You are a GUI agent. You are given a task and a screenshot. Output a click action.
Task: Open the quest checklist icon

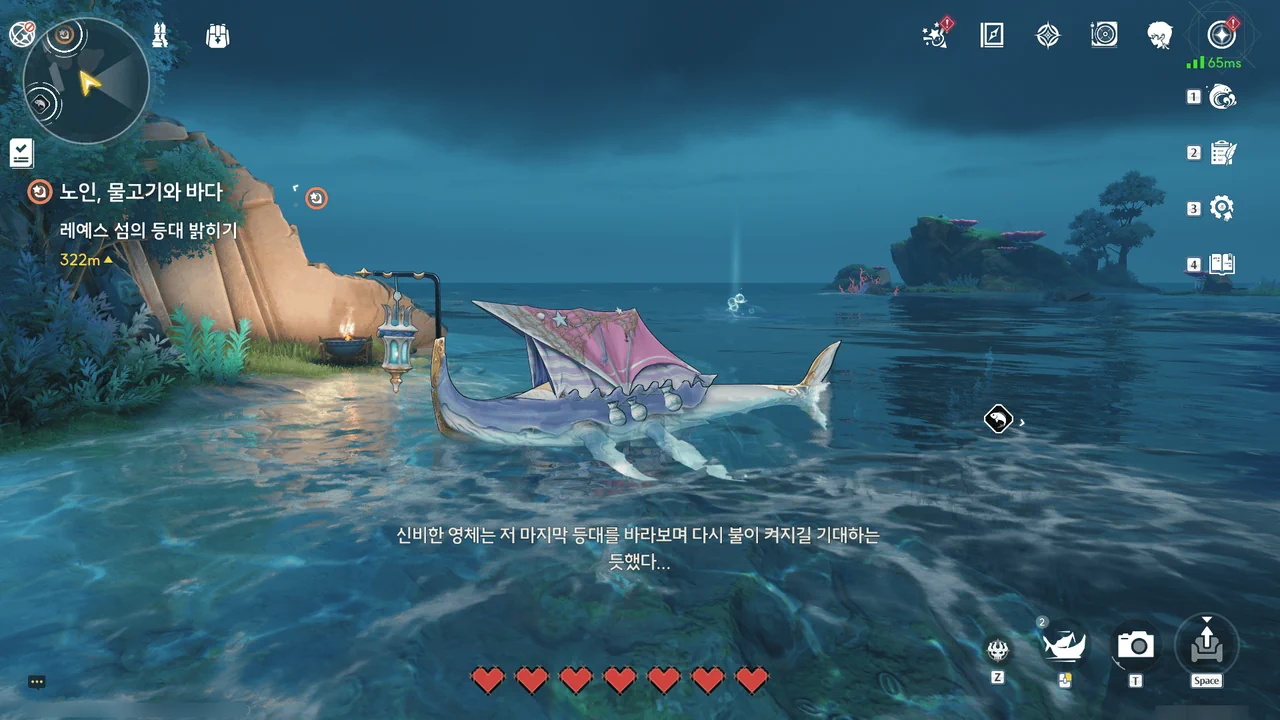click(21, 153)
